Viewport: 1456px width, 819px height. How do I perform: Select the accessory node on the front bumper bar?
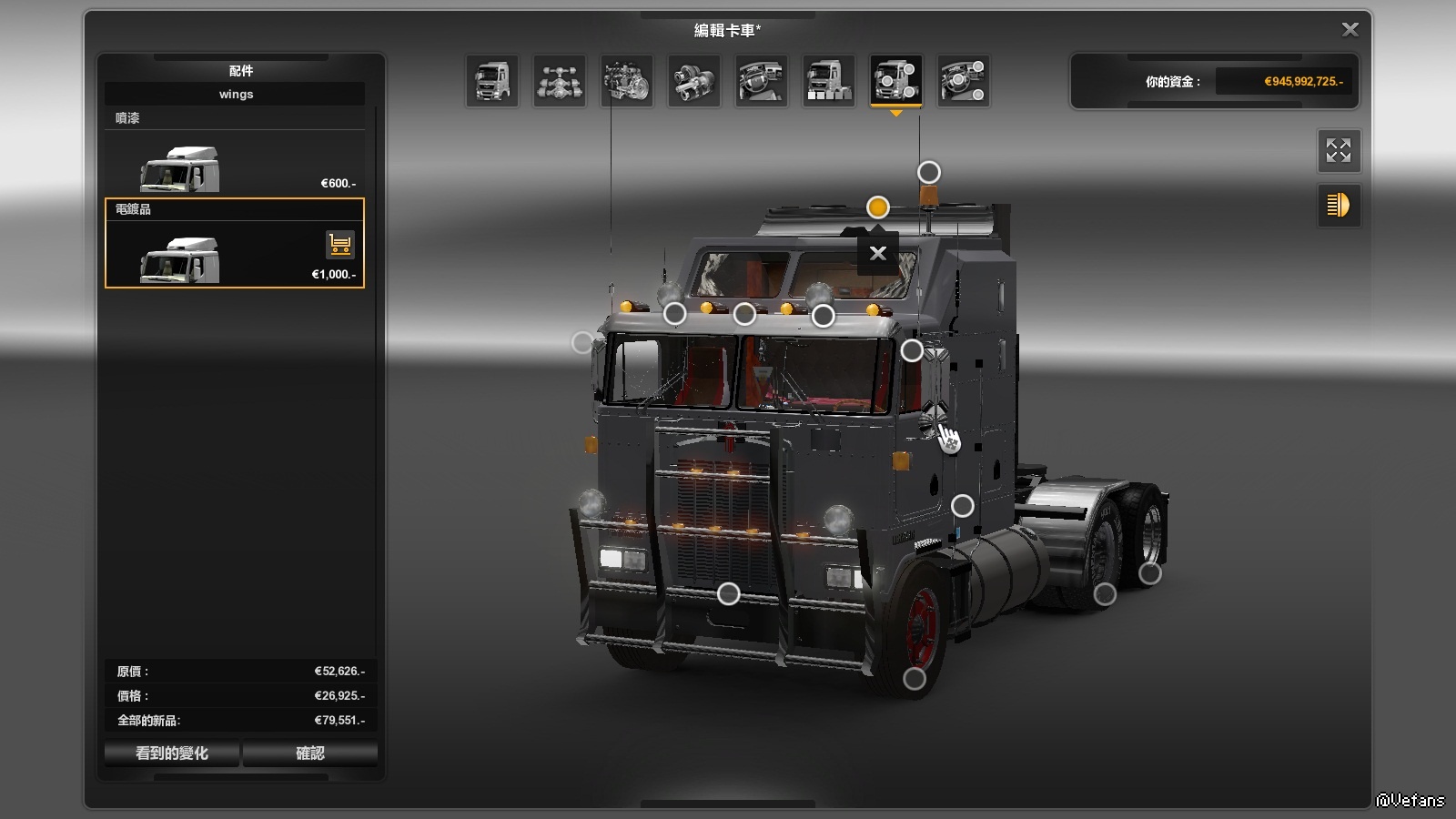tap(728, 594)
